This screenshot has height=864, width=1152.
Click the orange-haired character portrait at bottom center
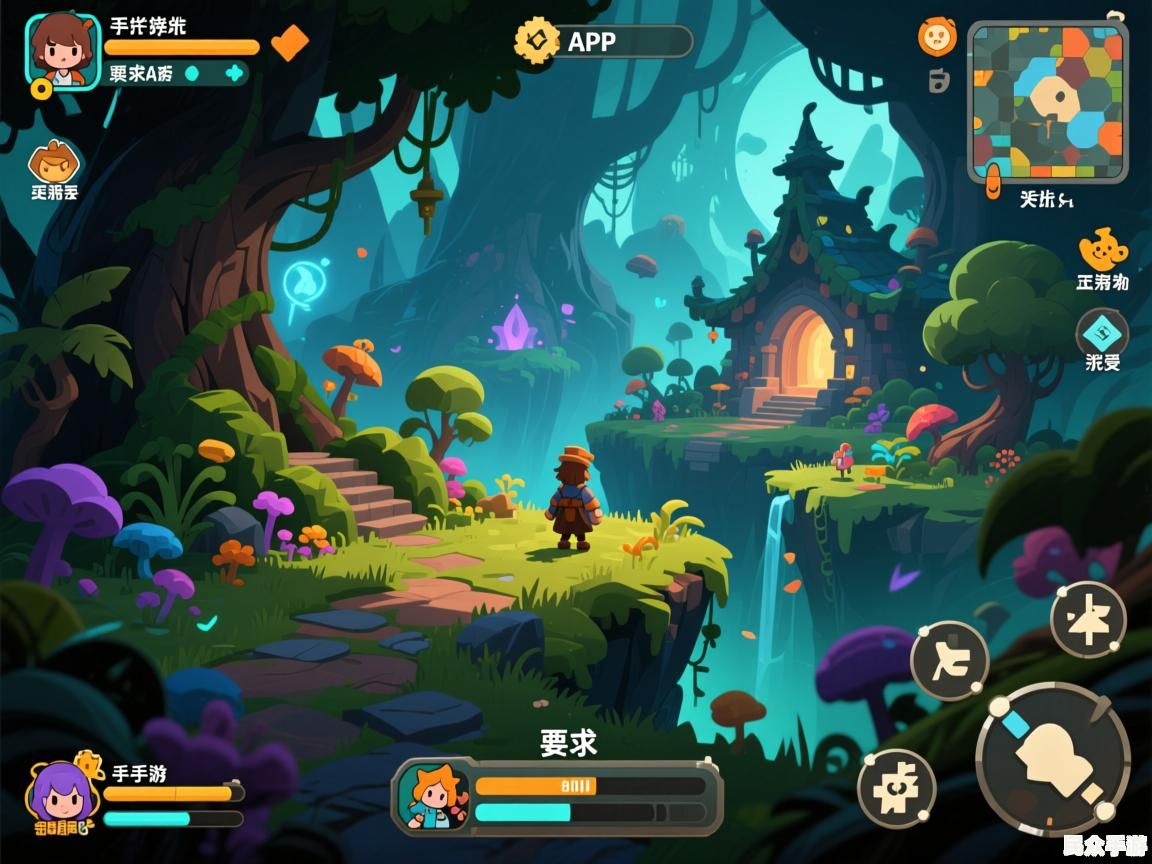[x=433, y=797]
